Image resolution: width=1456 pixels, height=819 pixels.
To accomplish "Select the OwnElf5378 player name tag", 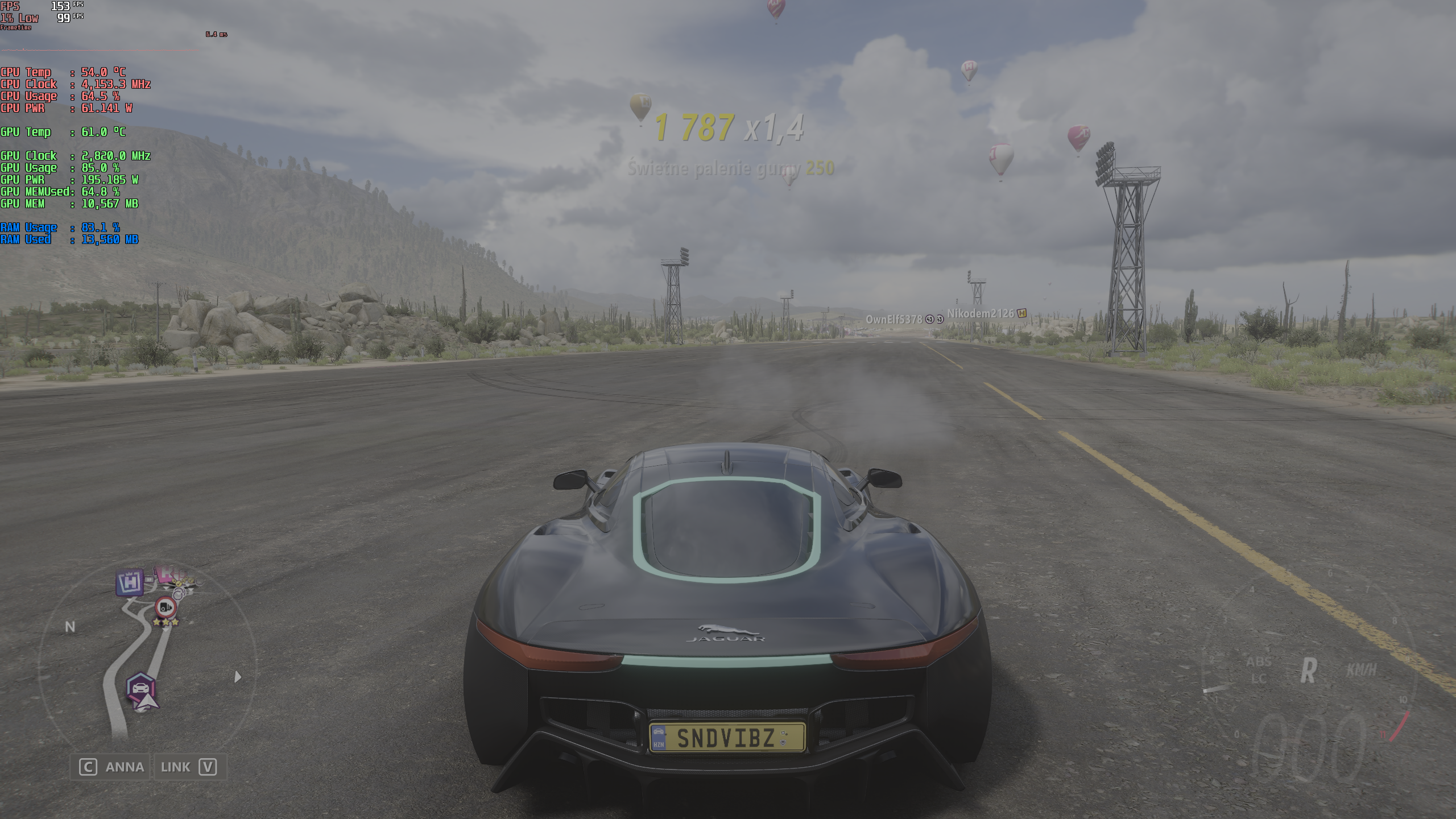I will pyautogui.click(x=894, y=319).
